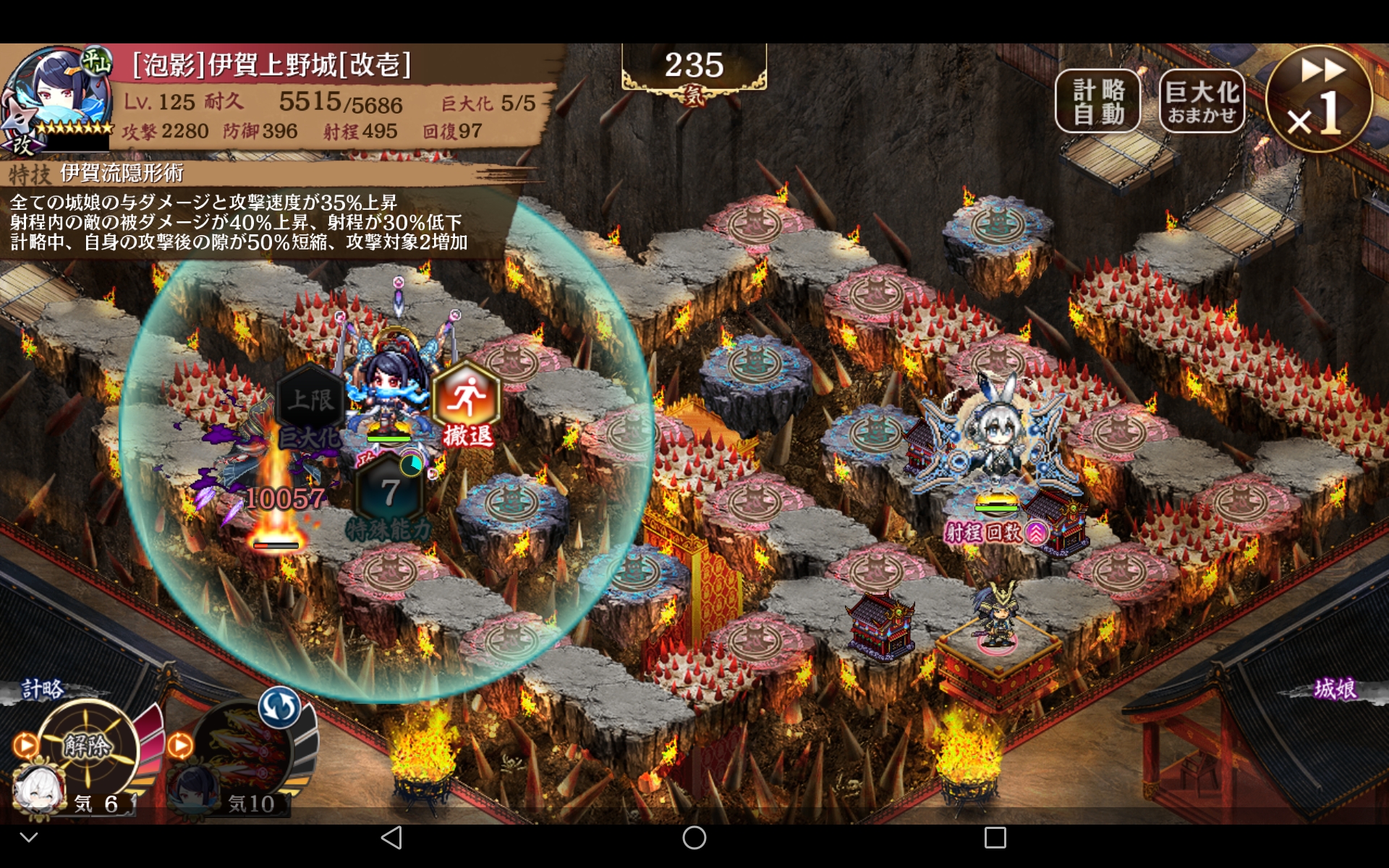Image resolution: width=1389 pixels, height=868 pixels.
Task: Open the 城娘 castle girl panel
Action: pos(1335,689)
